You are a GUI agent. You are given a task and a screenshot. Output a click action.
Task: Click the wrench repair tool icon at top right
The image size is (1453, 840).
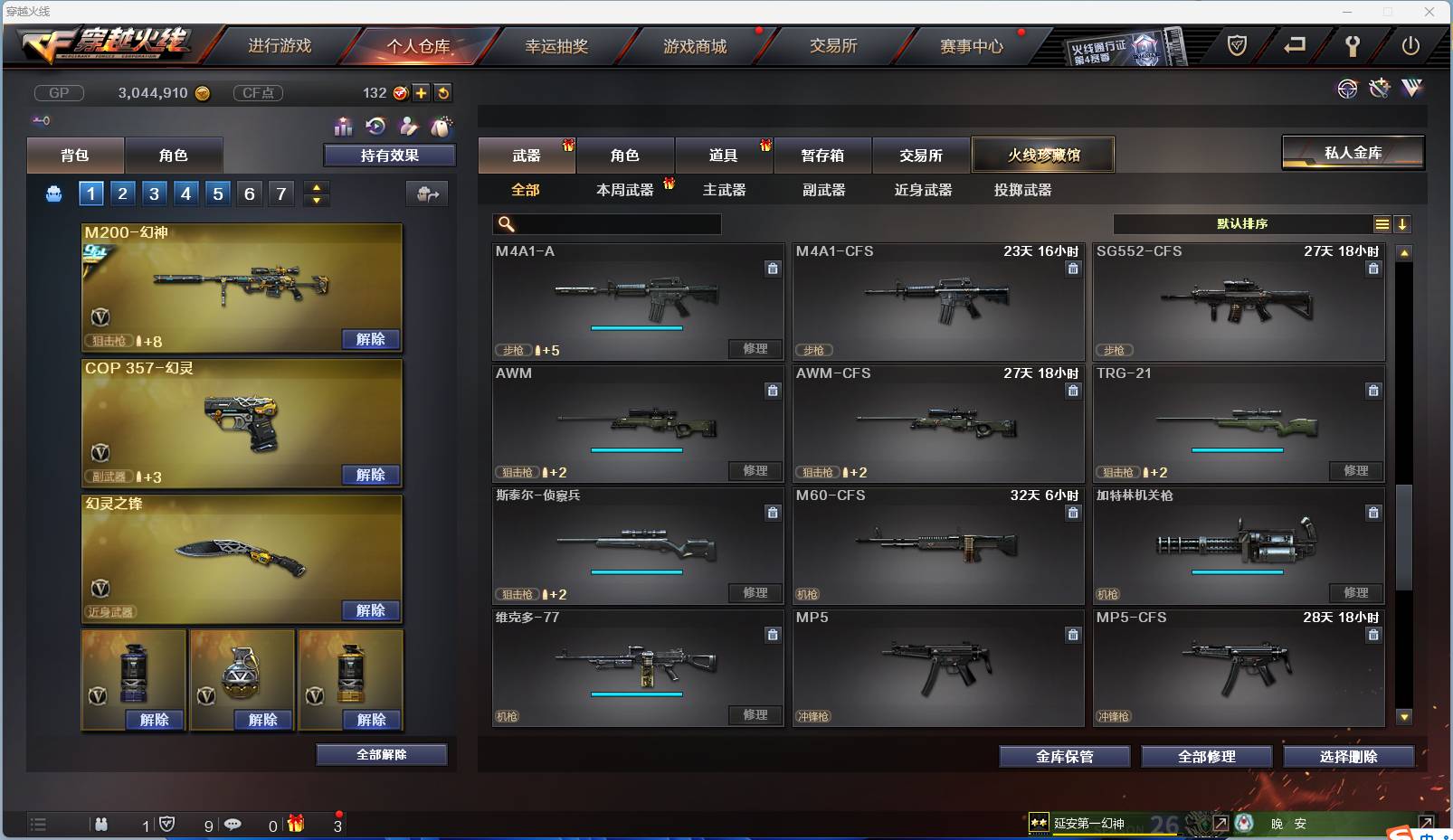point(1378,89)
